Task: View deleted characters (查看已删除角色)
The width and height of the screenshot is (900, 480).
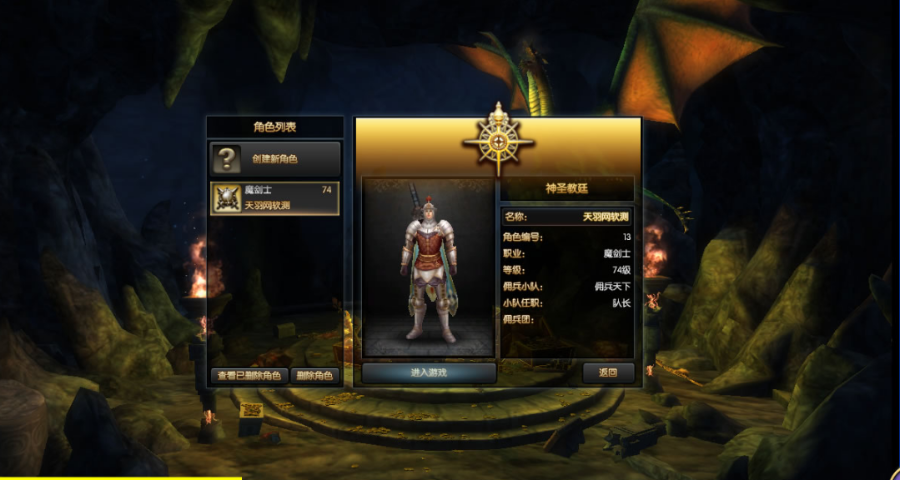Action: tap(249, 376)
